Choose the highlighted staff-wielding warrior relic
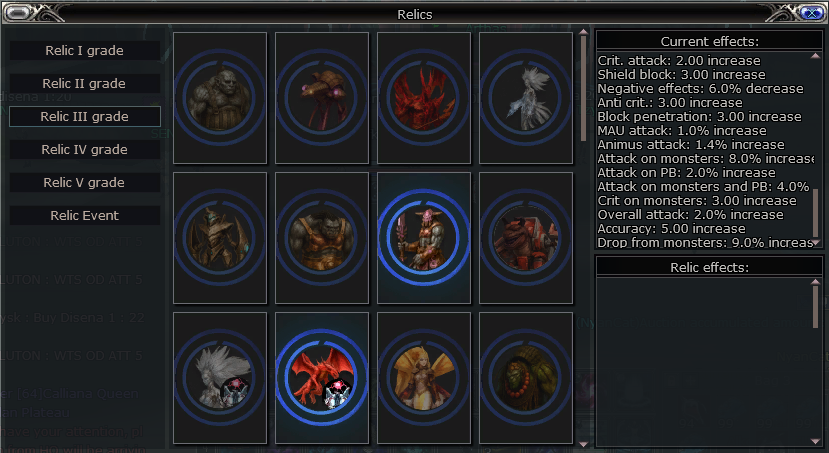 [x=424, y=238]
